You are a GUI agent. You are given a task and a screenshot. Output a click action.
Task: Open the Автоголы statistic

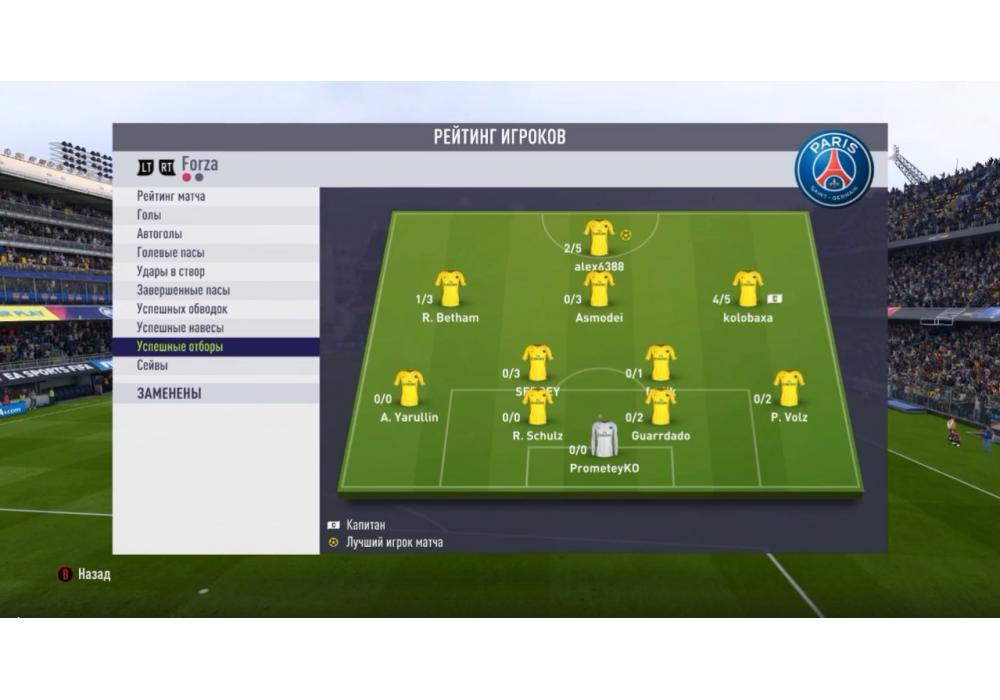(160, 234)
